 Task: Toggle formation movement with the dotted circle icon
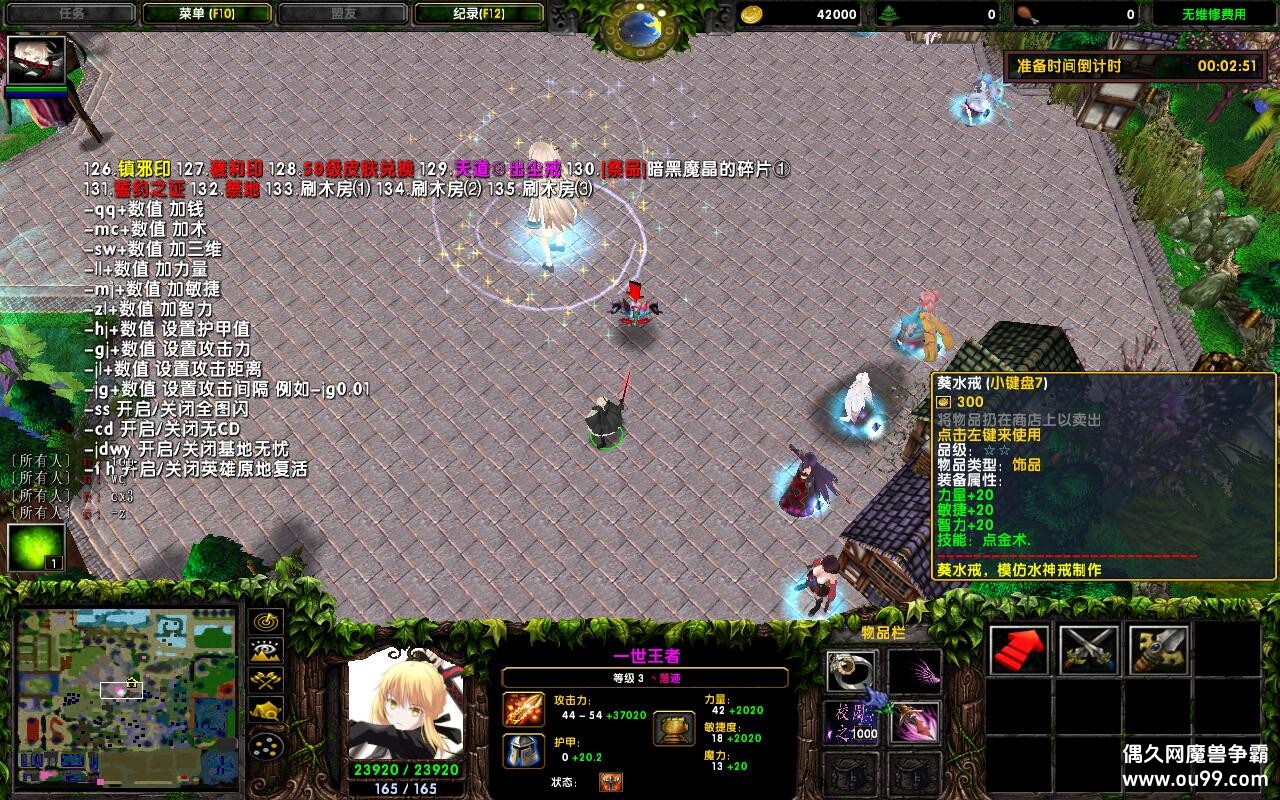pos(265,746)
